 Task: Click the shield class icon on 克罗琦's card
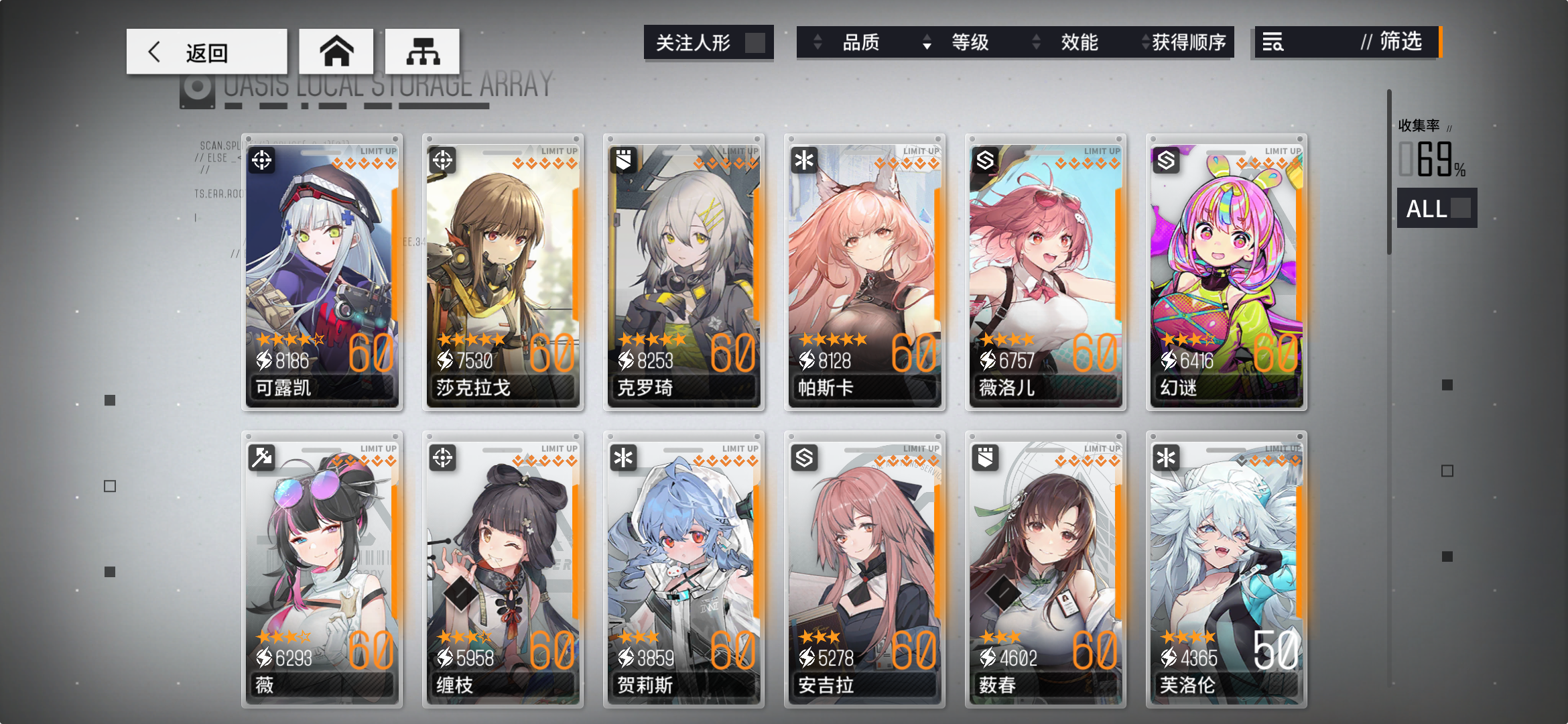tap(623, 161)
